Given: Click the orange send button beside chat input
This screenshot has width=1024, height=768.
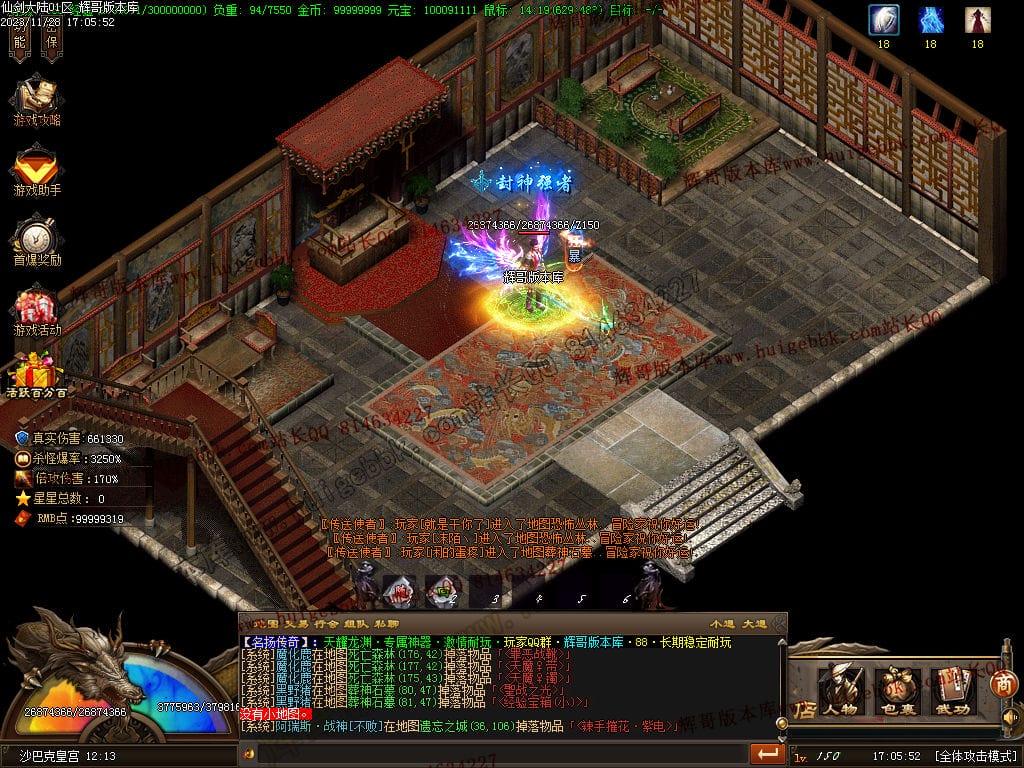Looking at the screenshot, I should point(767,753).
